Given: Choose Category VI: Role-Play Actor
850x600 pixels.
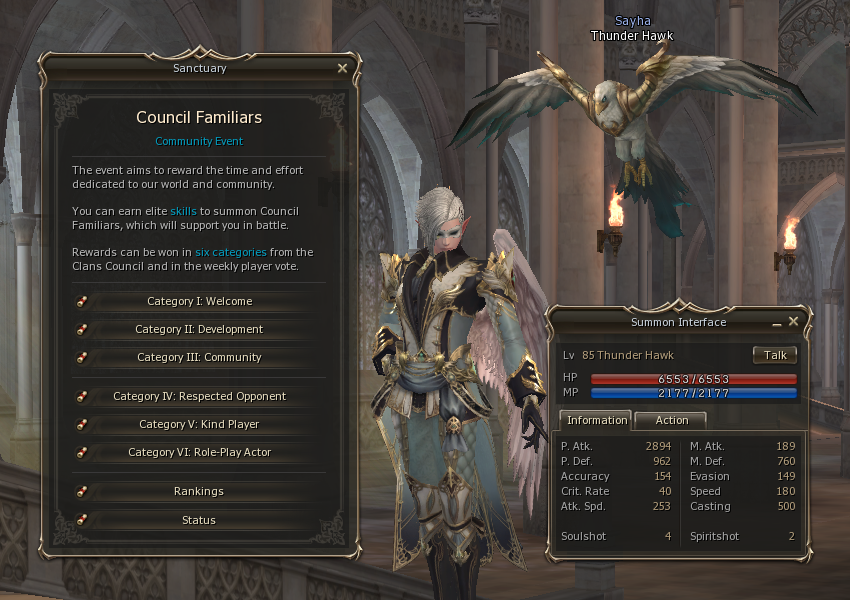Looking at the screenshot, I should [x=199, y=452].
